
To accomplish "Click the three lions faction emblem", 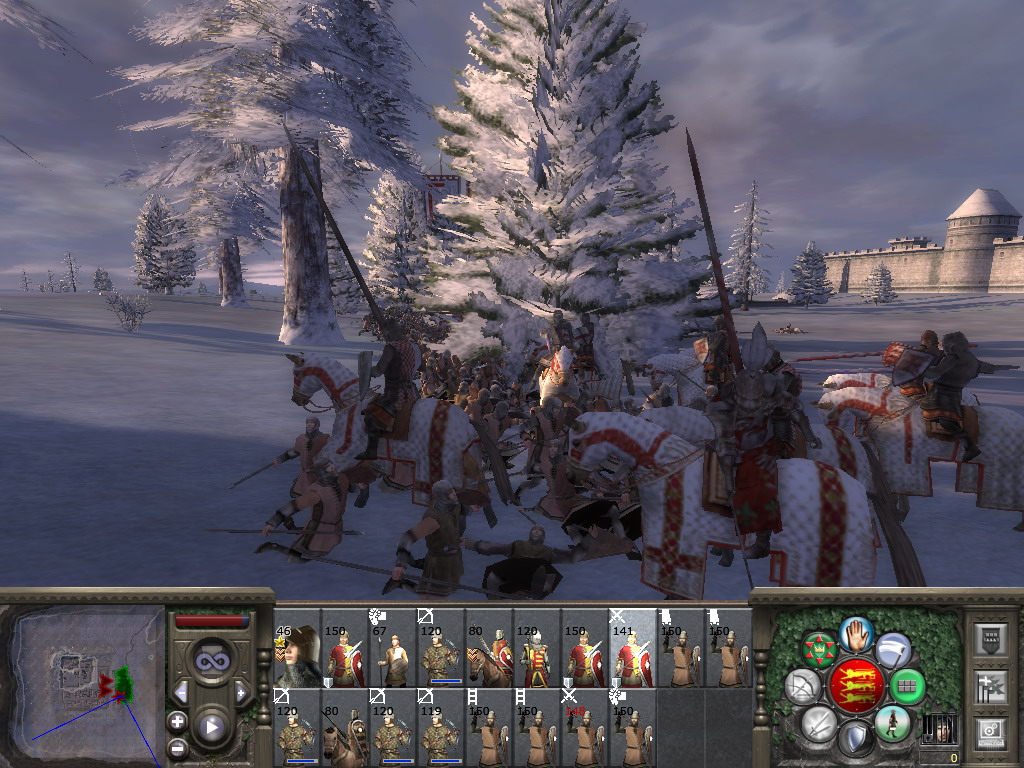I will point(856,686).
